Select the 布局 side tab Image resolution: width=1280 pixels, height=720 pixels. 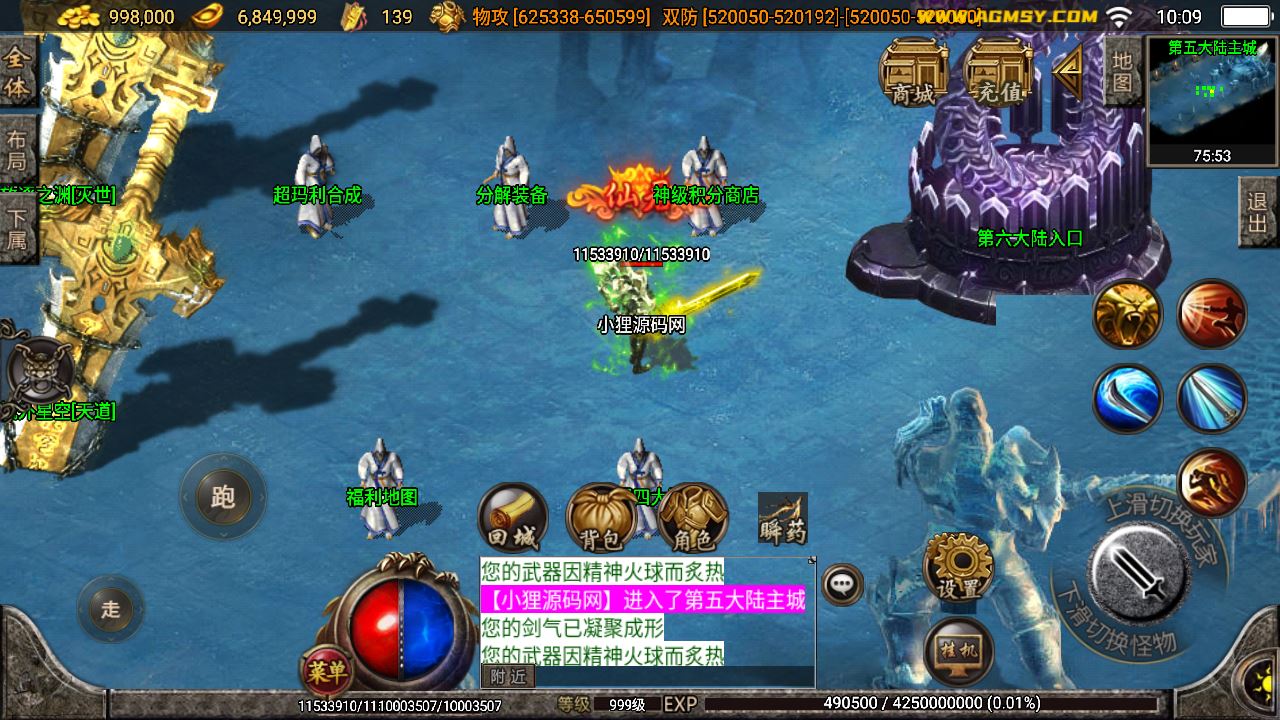click(x=17, y=150)
